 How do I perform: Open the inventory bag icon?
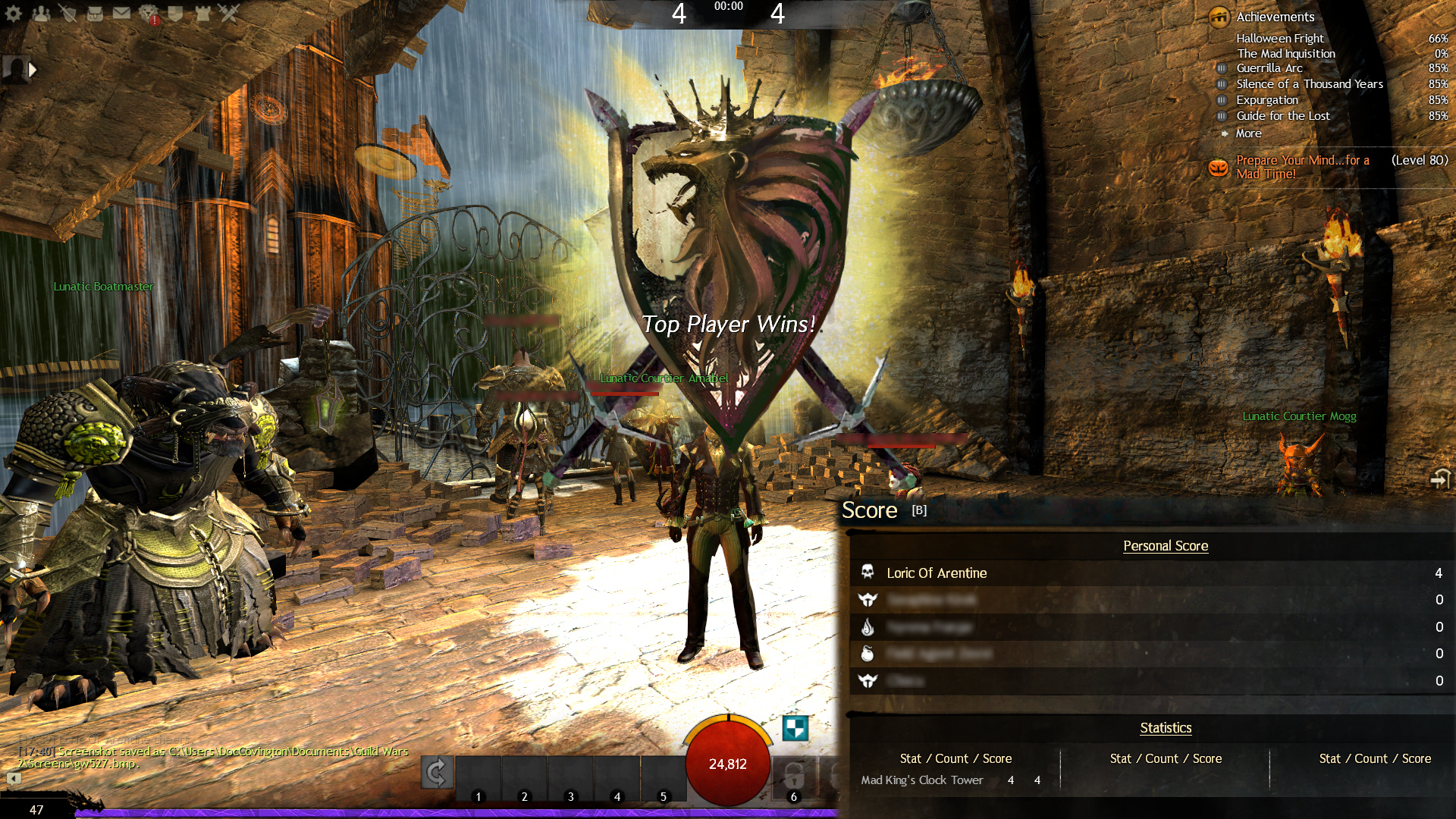tap(95, 13)
